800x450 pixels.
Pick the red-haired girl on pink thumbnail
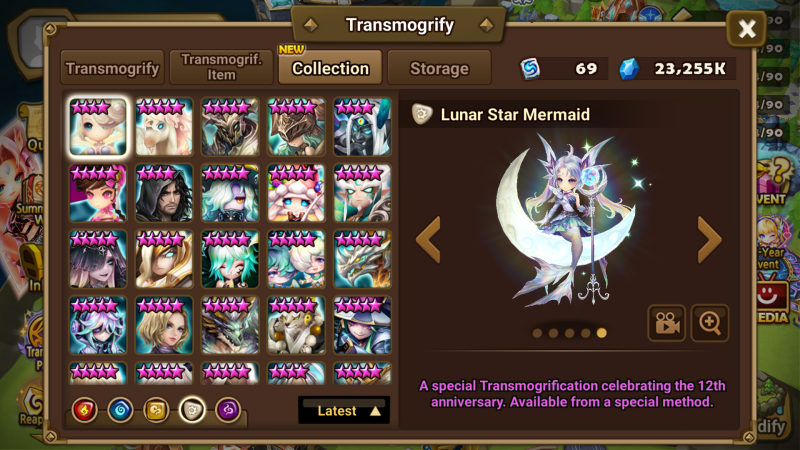tap(98, 193)
